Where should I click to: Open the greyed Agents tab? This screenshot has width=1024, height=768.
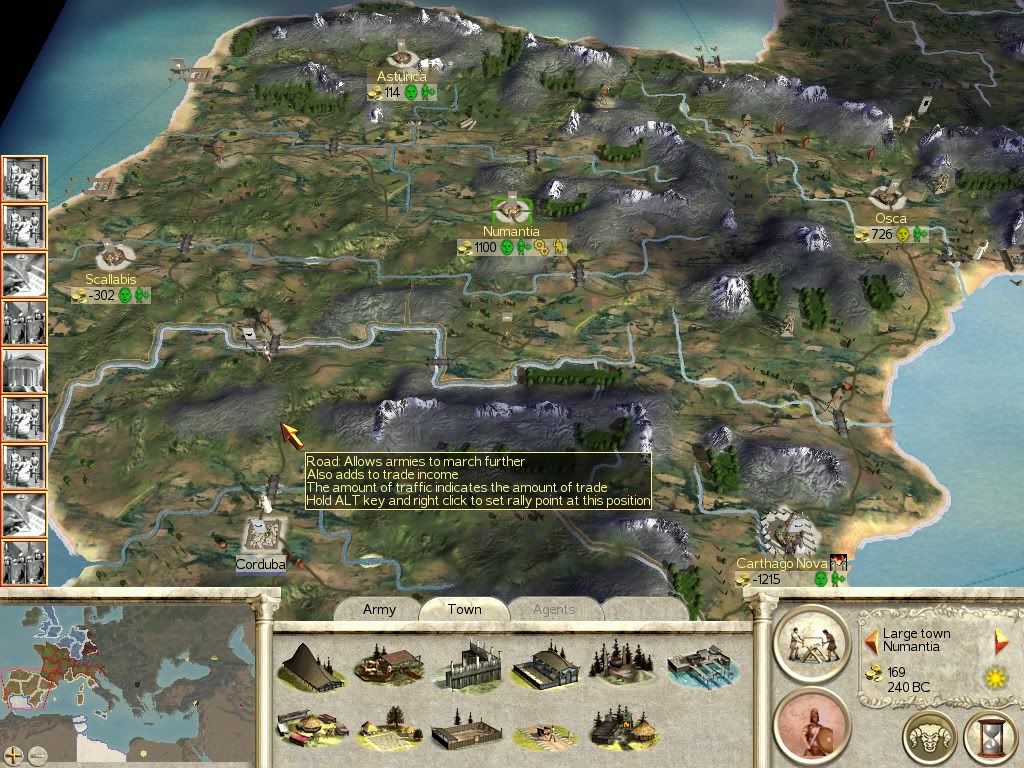[553, 609]
